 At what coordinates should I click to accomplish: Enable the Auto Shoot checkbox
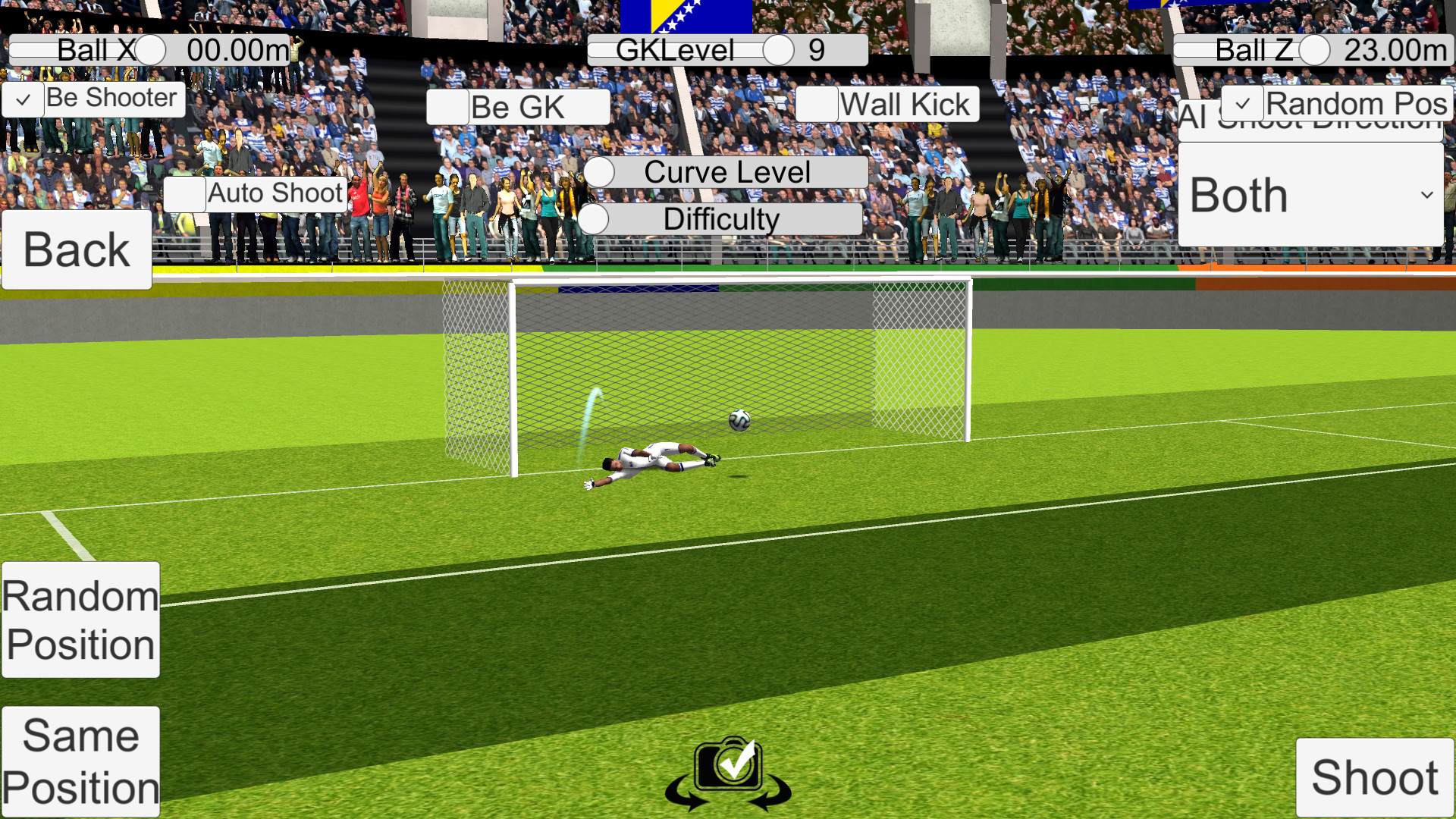184,195
